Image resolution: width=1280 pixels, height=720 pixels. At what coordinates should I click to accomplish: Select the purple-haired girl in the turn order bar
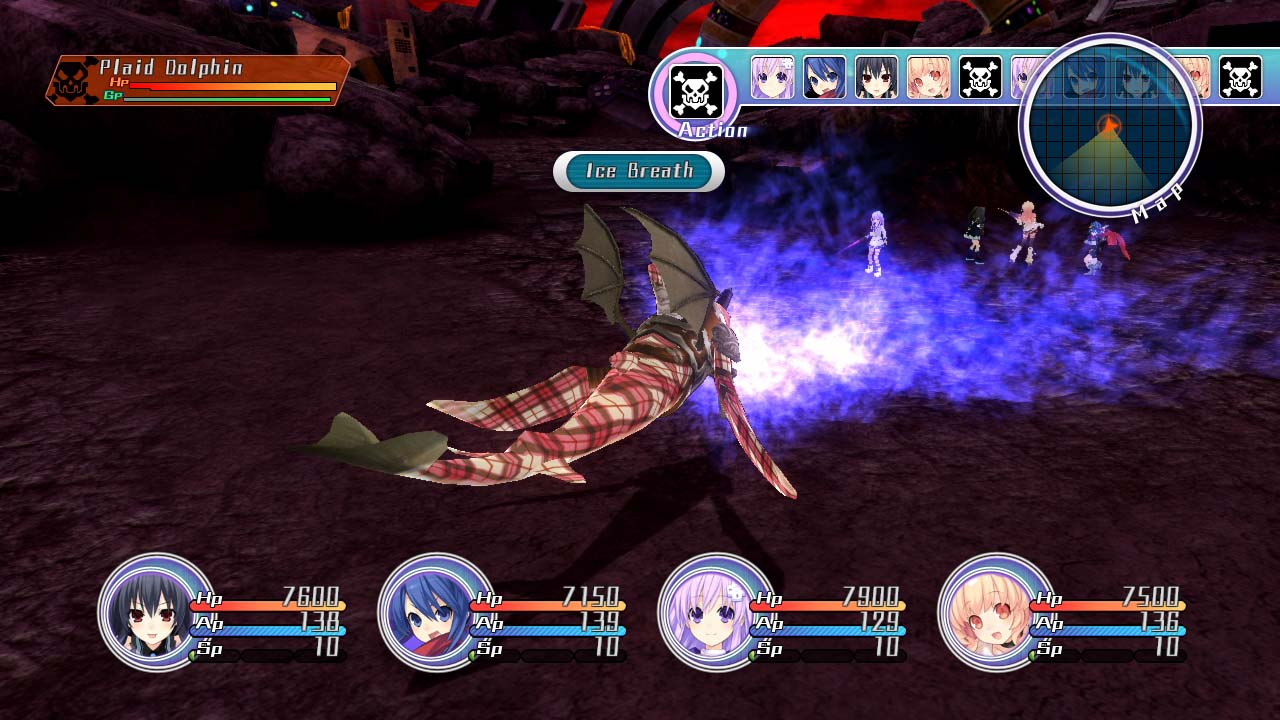pos(772,78)
